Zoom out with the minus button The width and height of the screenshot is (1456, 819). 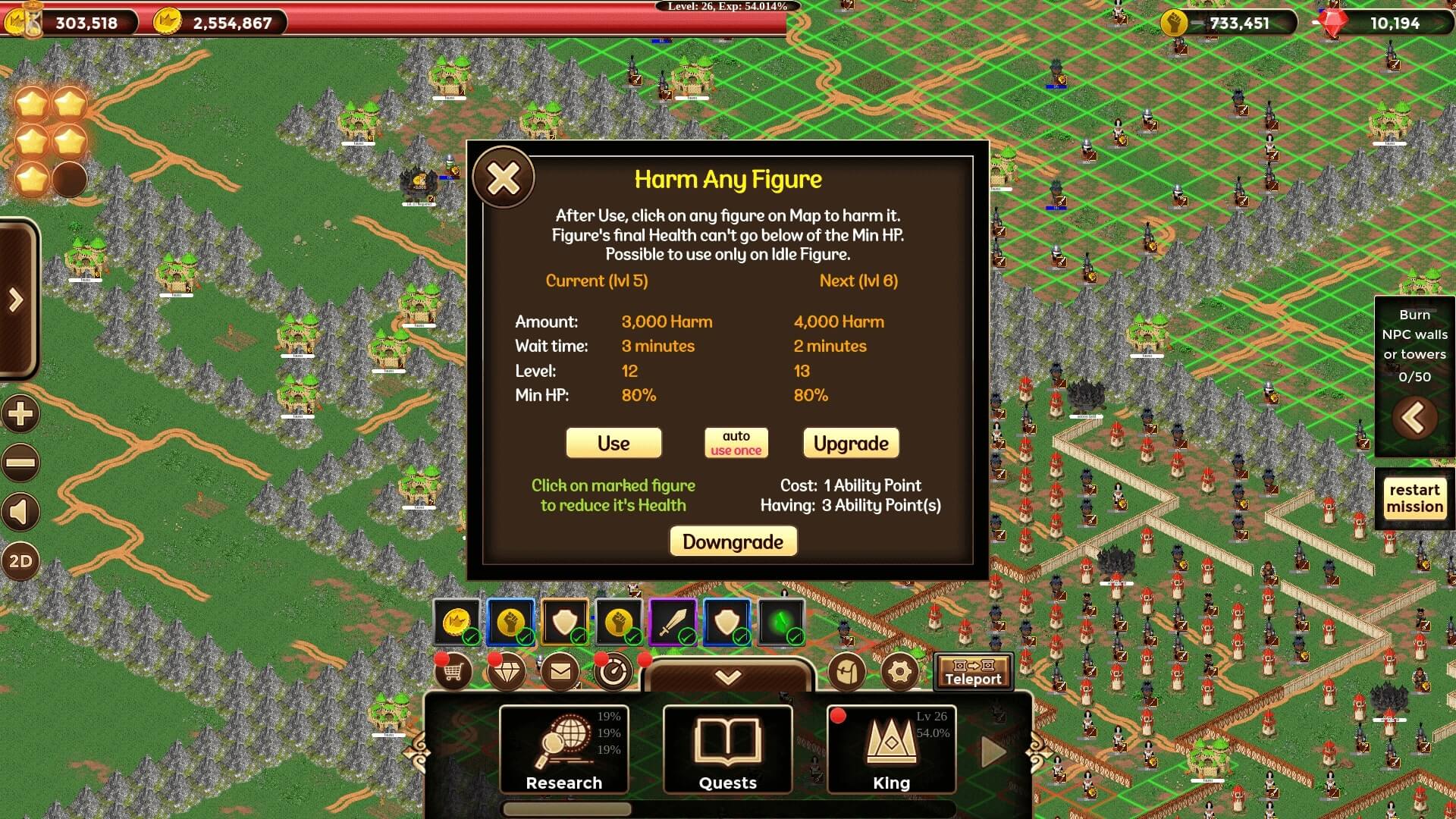click(20, 463)
